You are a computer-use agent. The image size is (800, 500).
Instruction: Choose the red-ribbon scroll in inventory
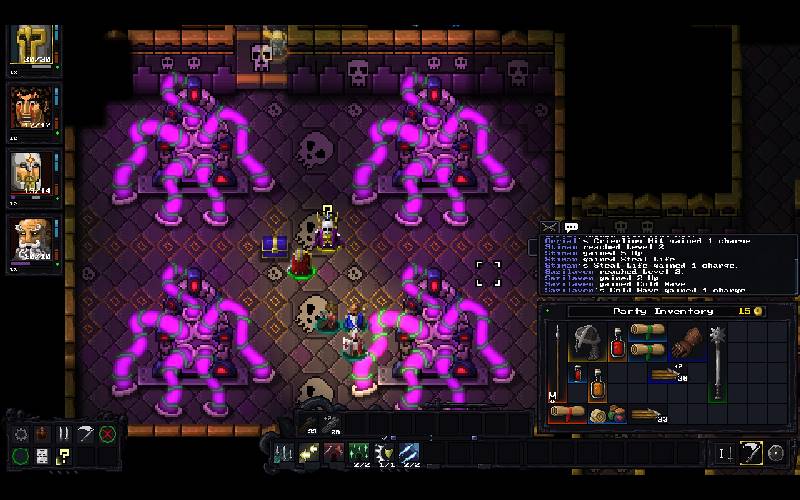567,412
